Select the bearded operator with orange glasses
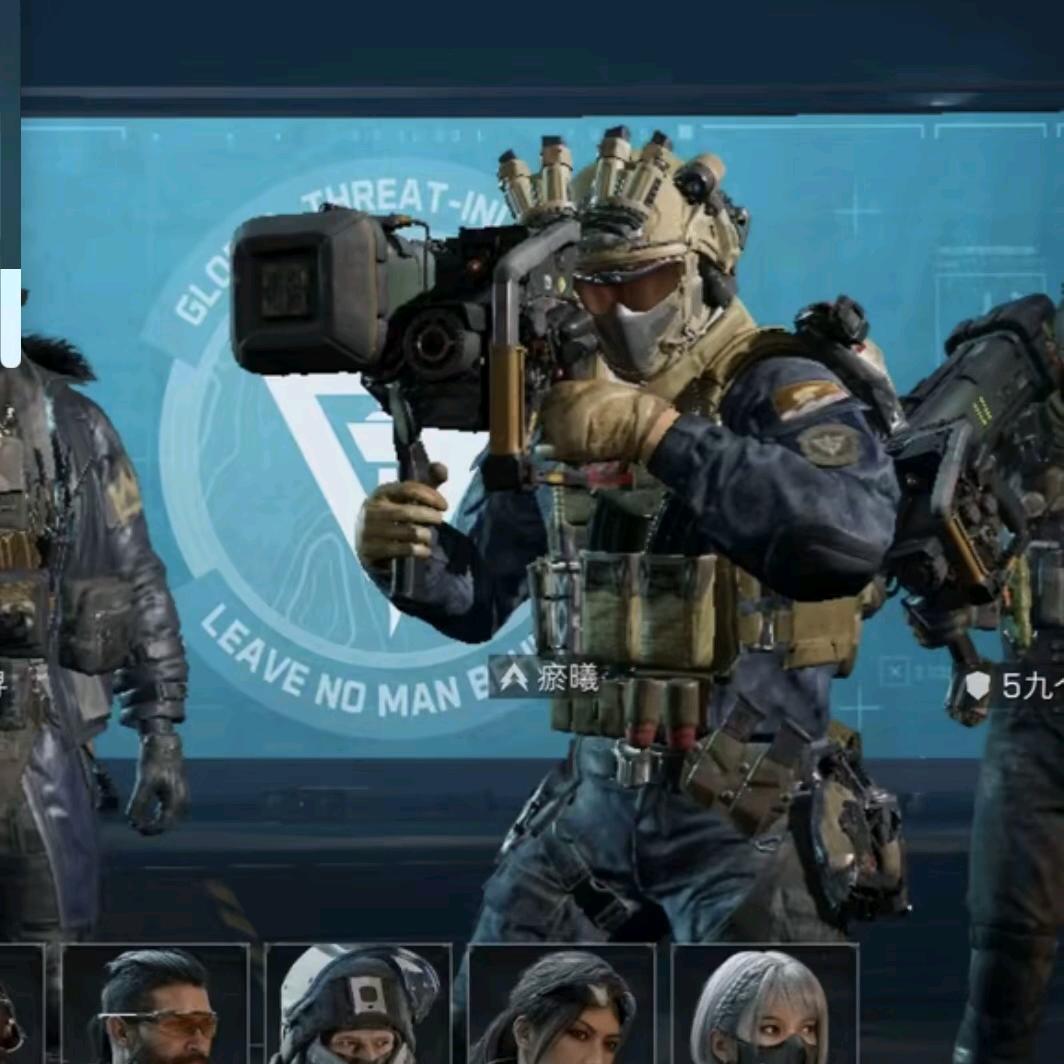Screen dimensions: 1064x1064 click(x=155, y=1006)
